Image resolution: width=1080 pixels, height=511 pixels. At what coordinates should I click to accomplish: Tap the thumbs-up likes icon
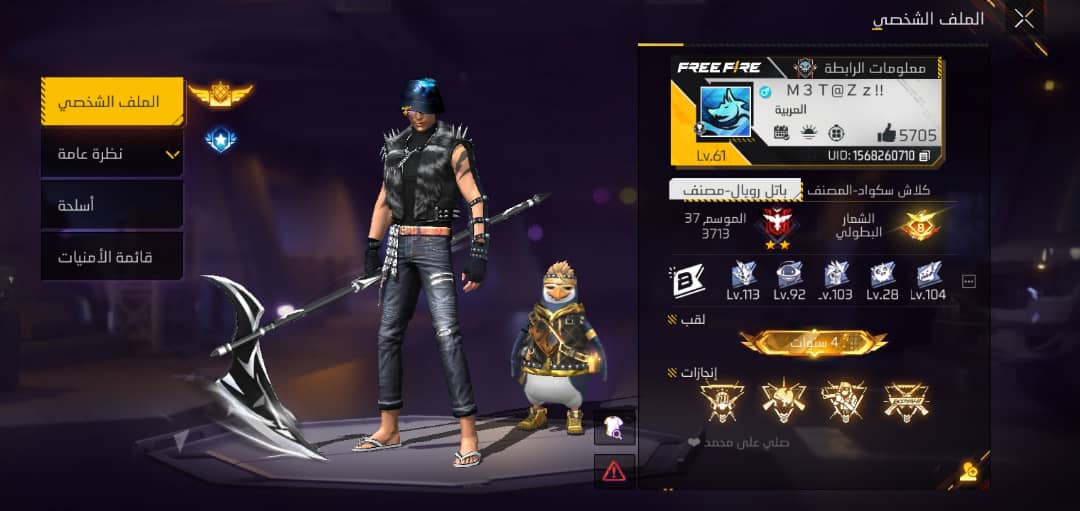[887, 133]
